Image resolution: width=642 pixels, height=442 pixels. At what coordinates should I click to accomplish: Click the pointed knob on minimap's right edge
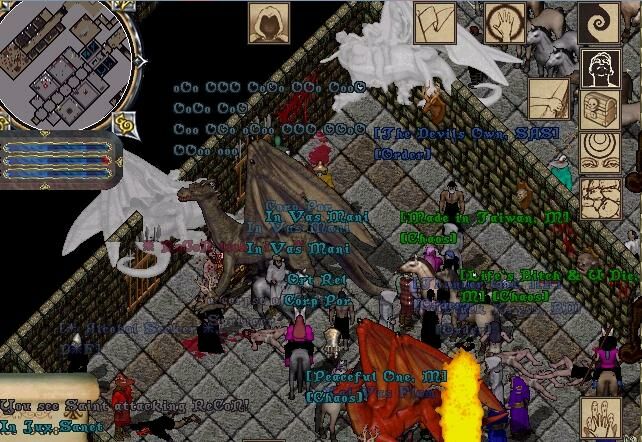(139, 60)
